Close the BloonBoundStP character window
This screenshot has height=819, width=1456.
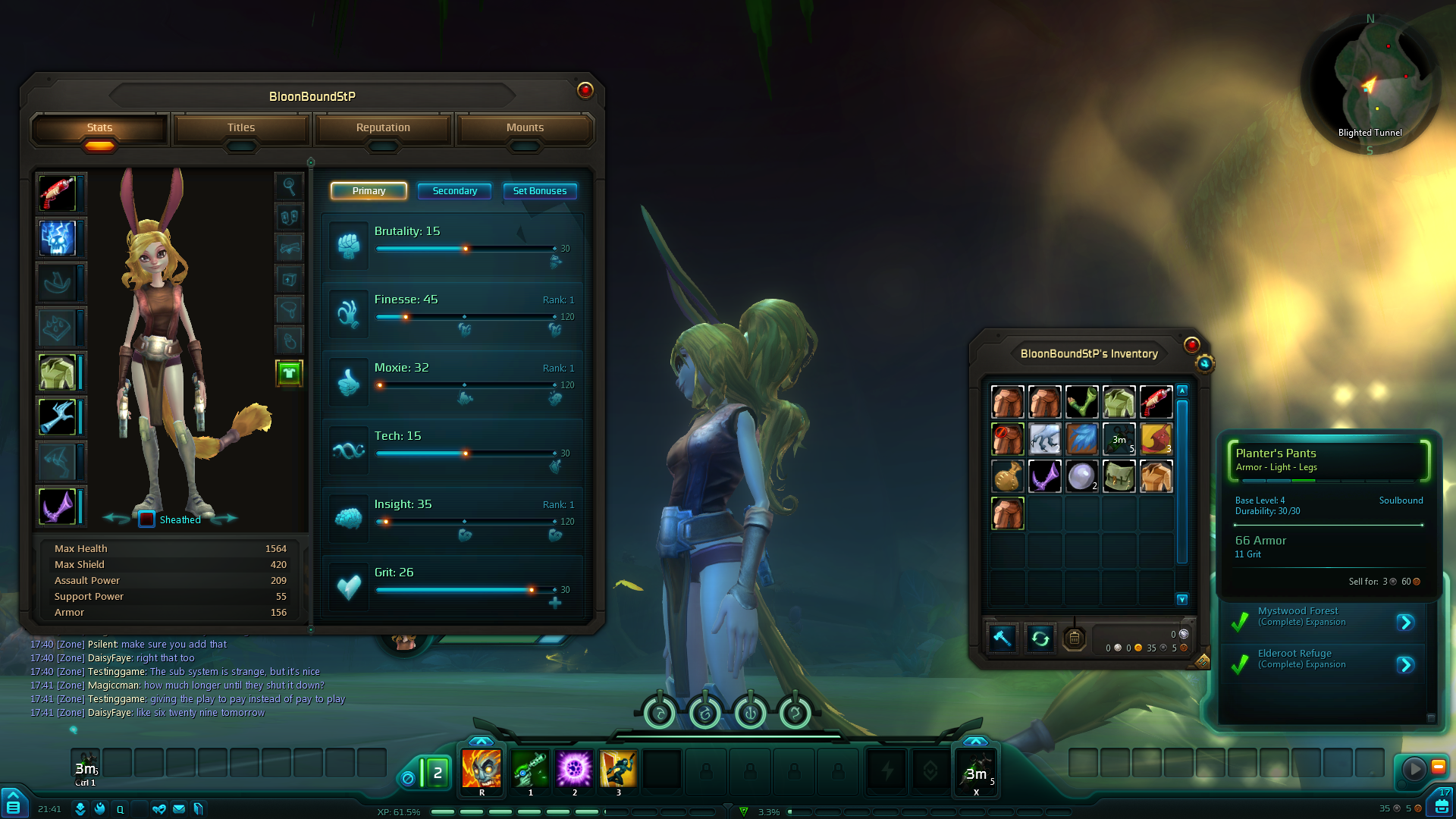(x=585, y=90)
